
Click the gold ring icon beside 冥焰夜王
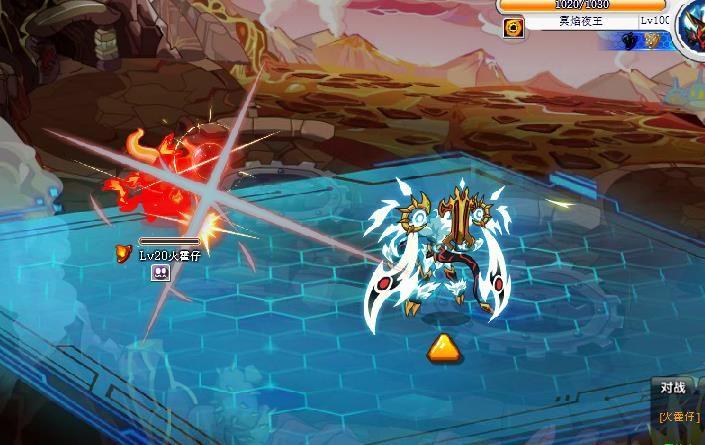coord(511,27)
